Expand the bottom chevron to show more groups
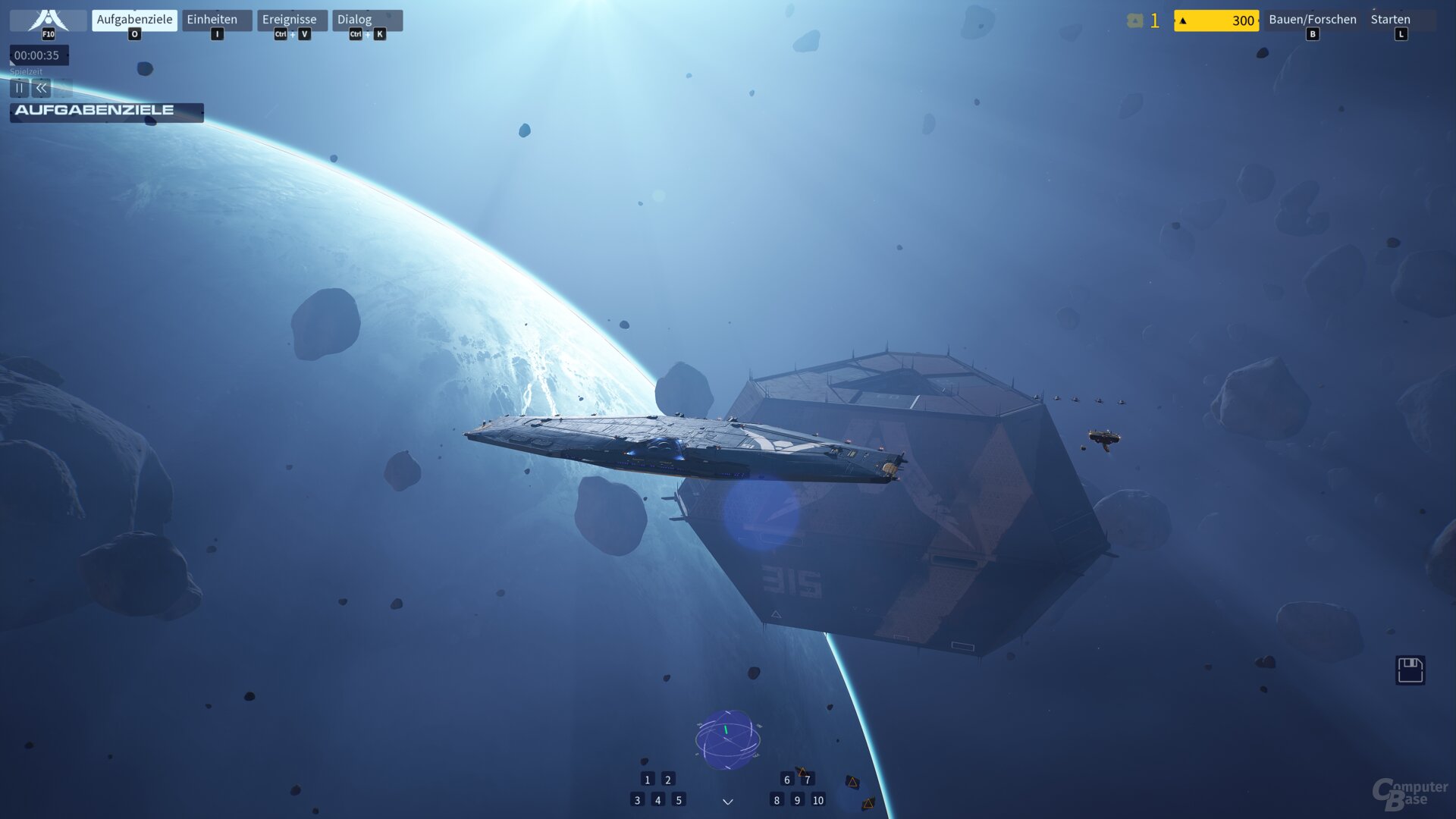Image resolution: width=1456 pixels, height=819 pixels. pyautogui.click(x=727, y=801)
